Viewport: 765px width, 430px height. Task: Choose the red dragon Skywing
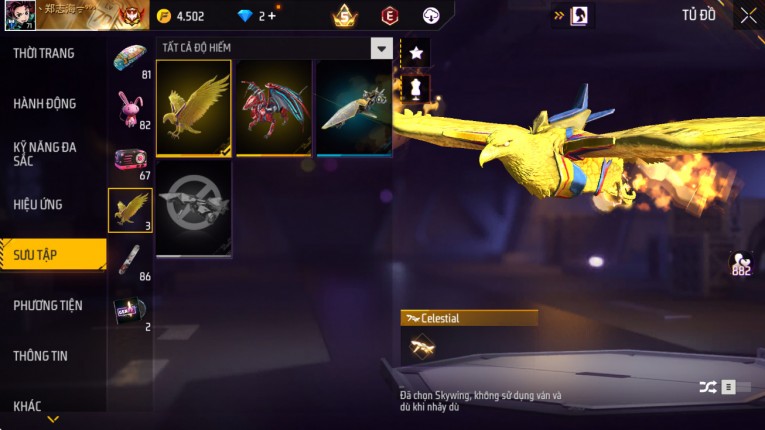[x=274, y=108]
